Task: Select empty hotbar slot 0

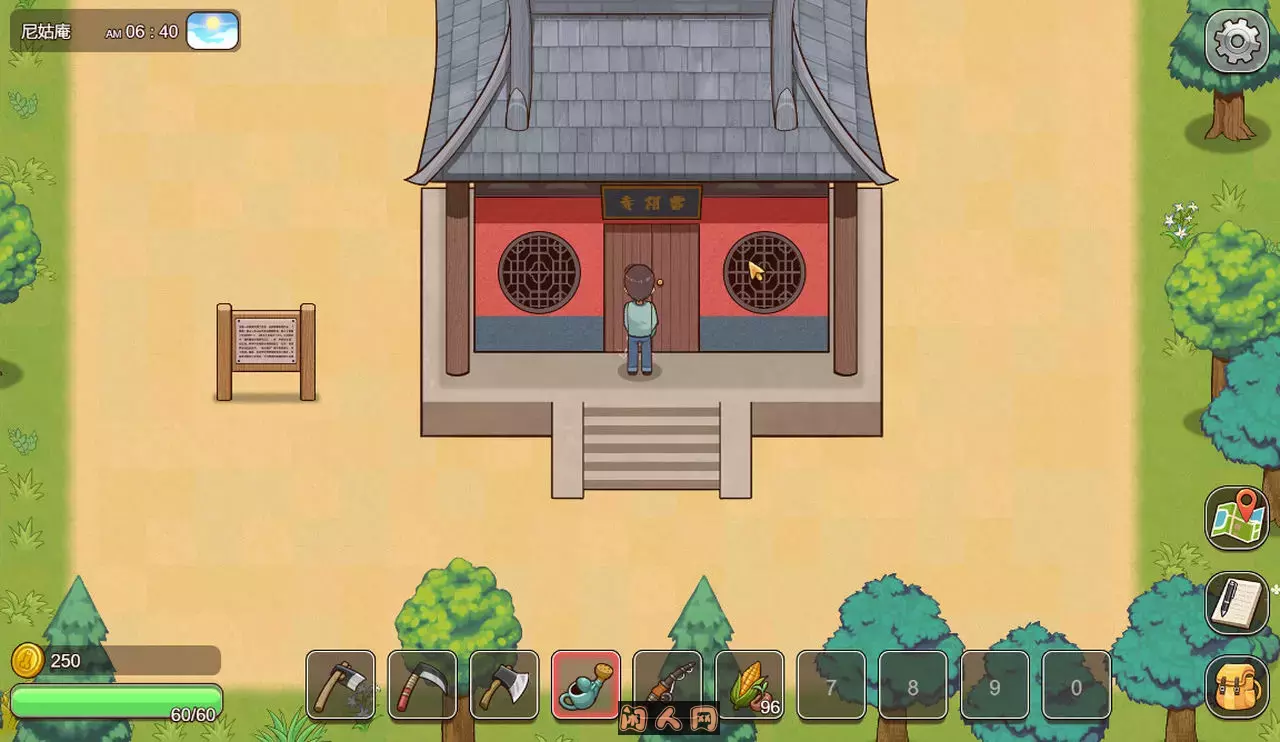Action: [x=1076, y=686]
